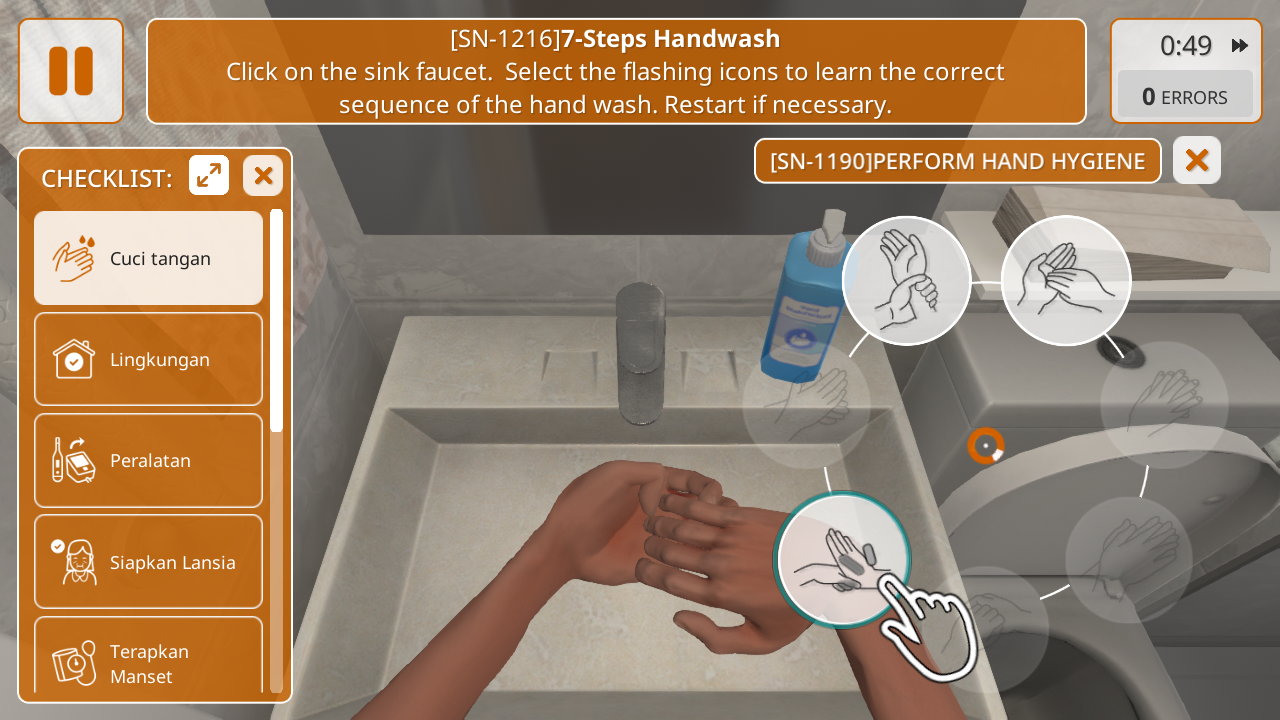Click the Perform Hand Hygiene label
The height and width of the screenshot is (720, 1280).
[x=957, y=161]
